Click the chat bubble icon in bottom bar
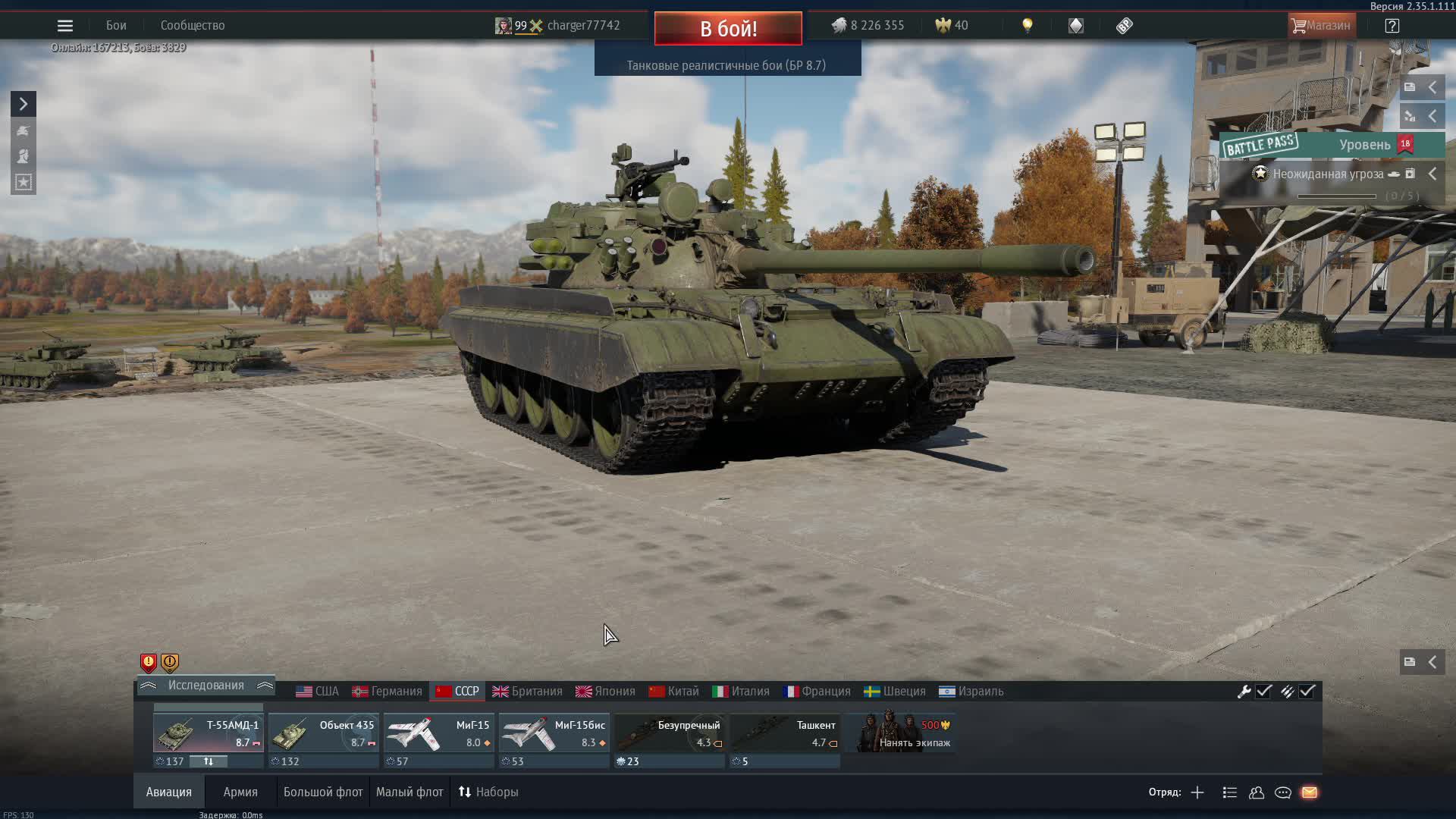This screenshot has height=819, width=1456. tap(1283, 792)
